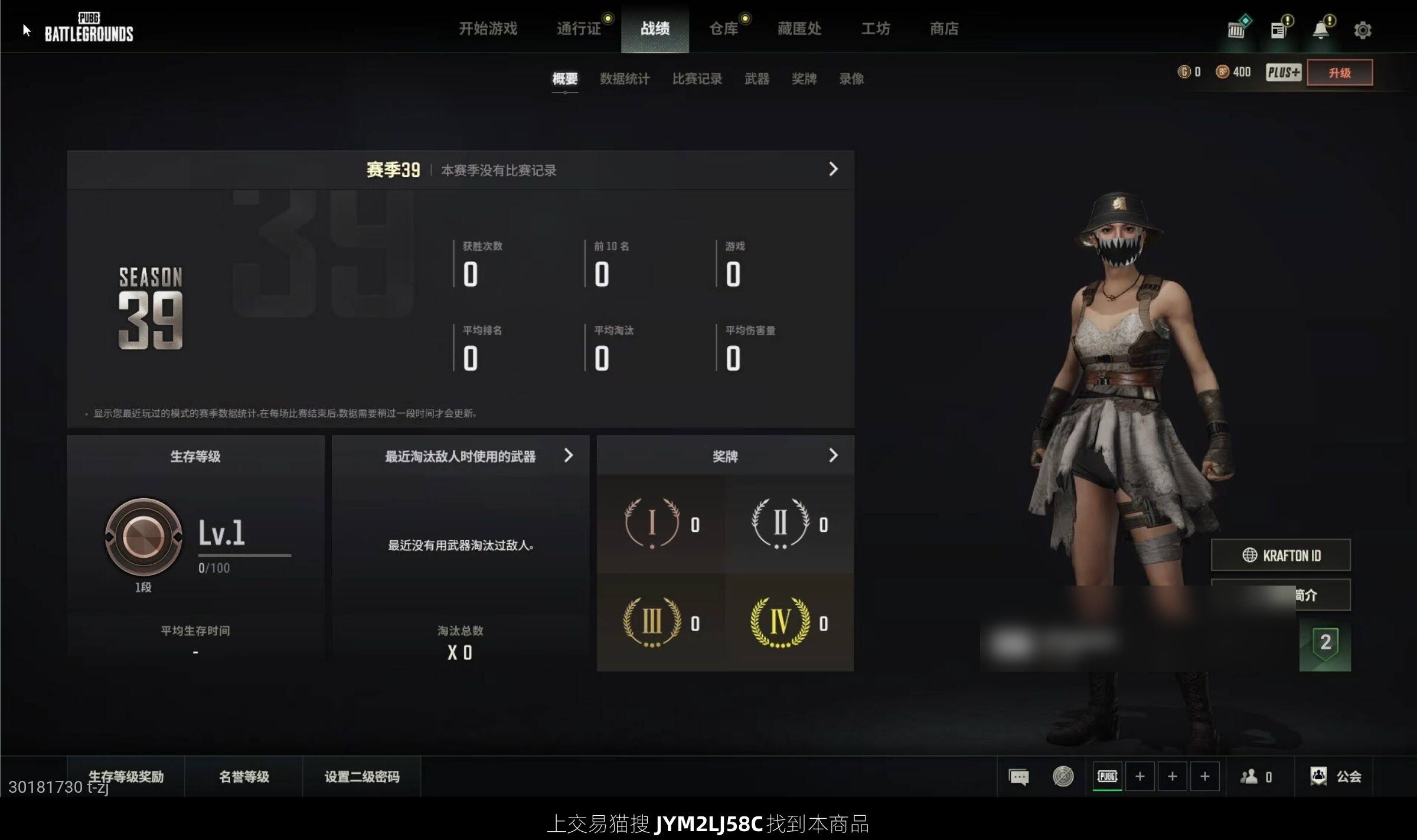Click the red 升级 upgrade button
The image size is (1417, 840).
point(1339,73)
